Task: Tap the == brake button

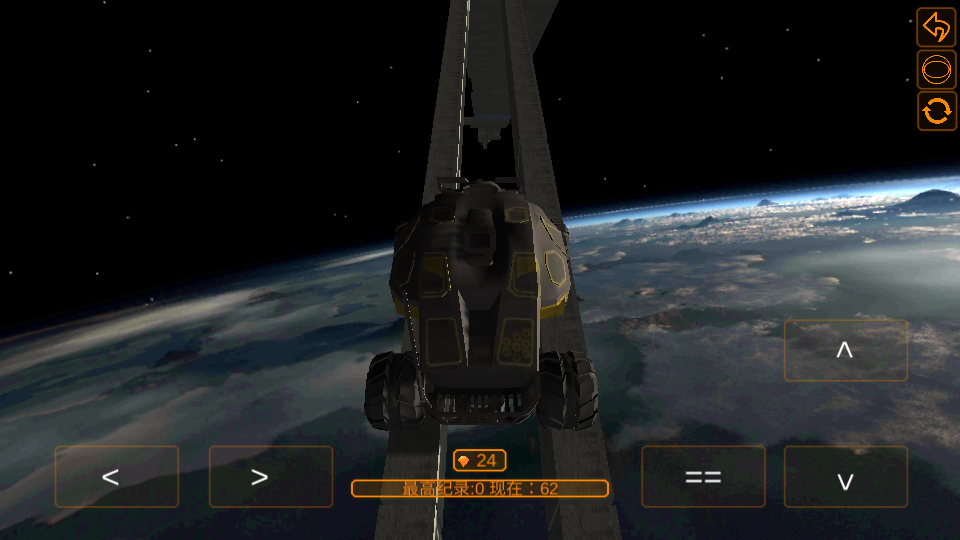Action: tap(703, 476)
